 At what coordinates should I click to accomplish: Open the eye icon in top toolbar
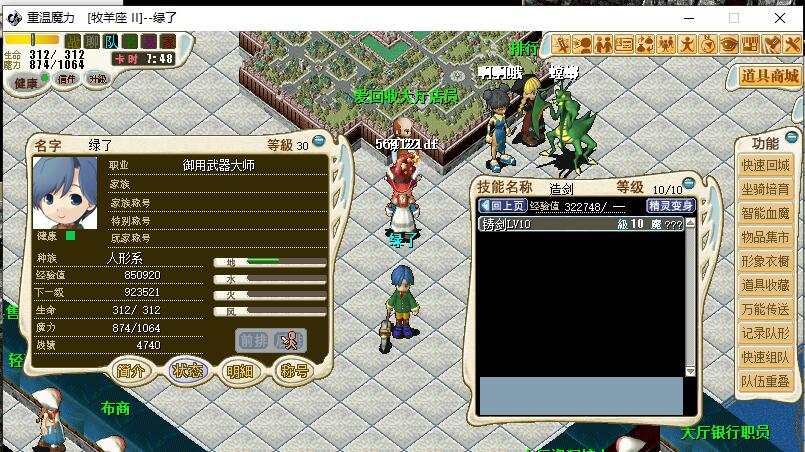point(729,44)
